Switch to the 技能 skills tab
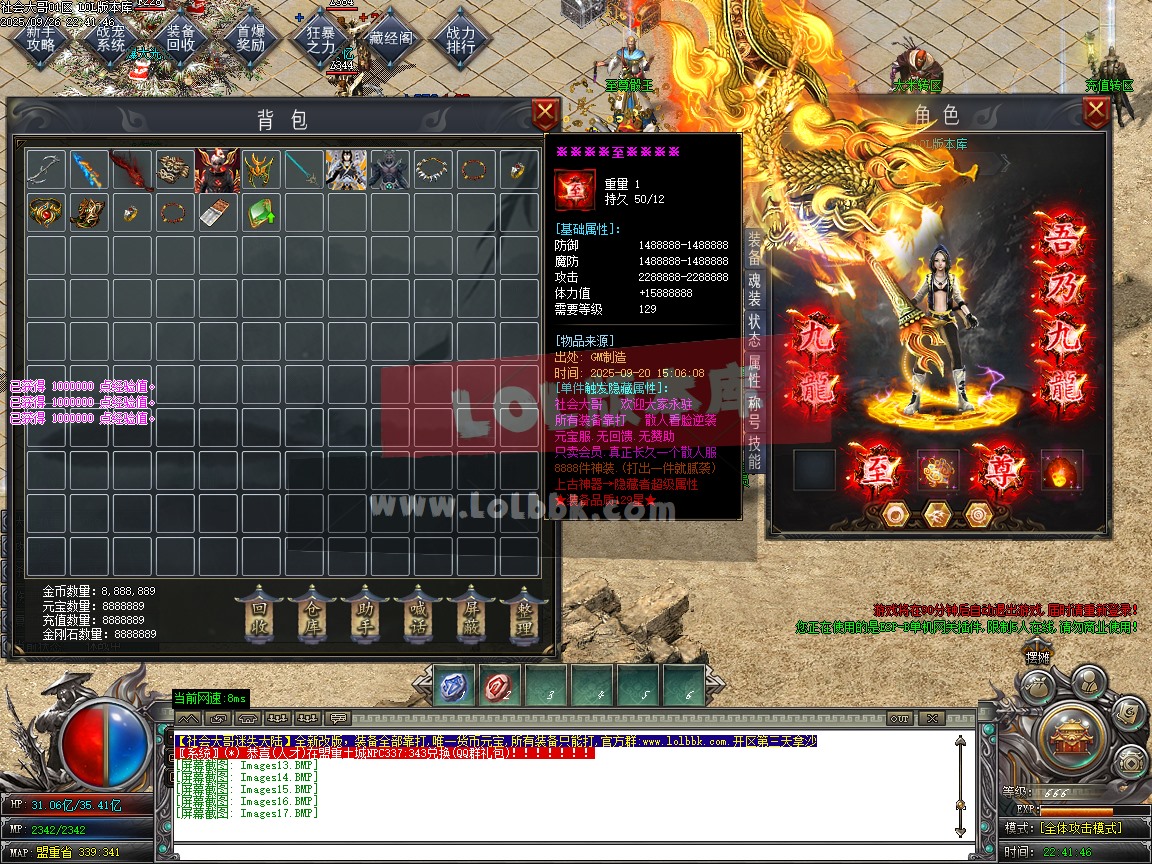1152x864 pixels. tap(754, 452)
